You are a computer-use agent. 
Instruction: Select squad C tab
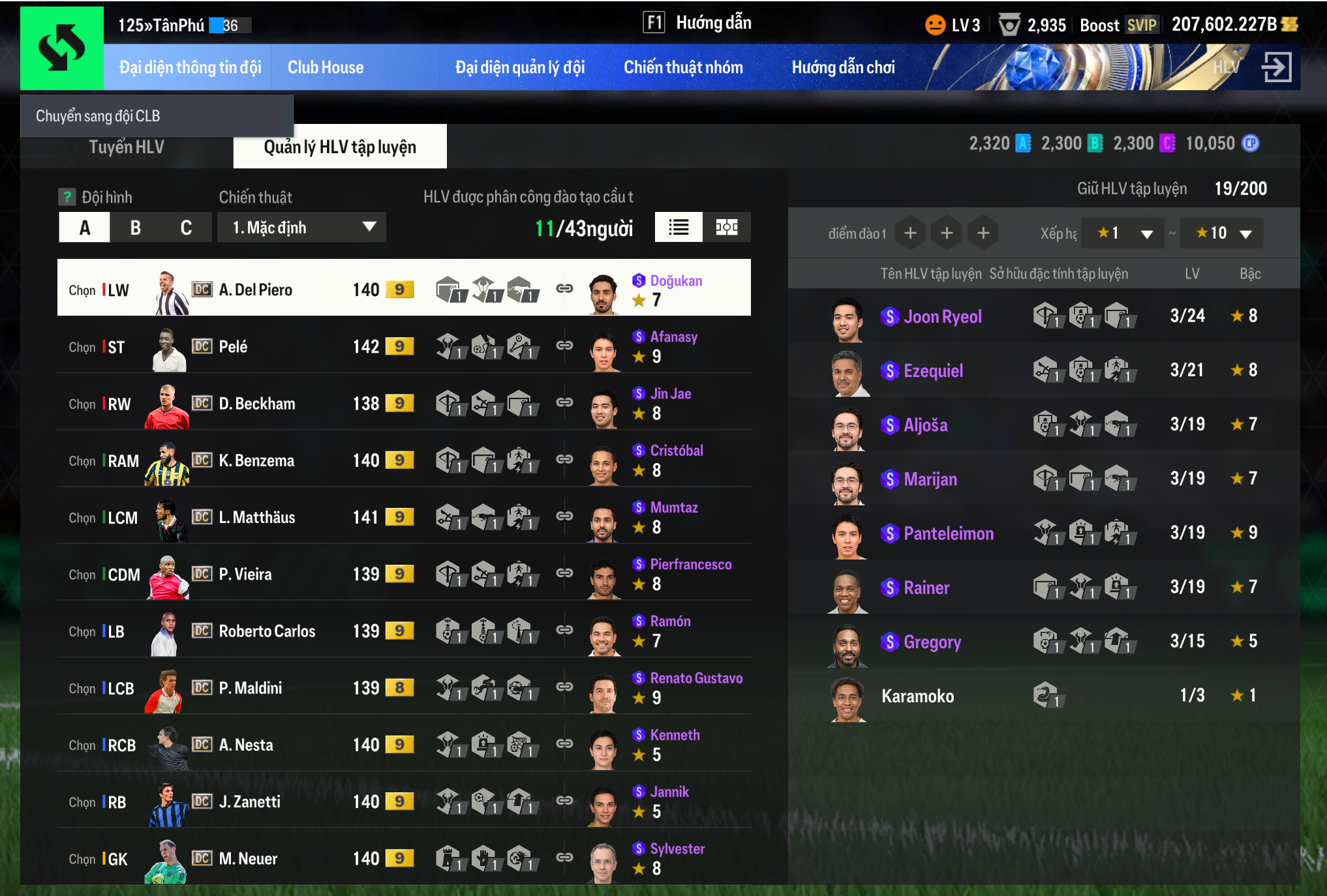(x=186, y=228)
